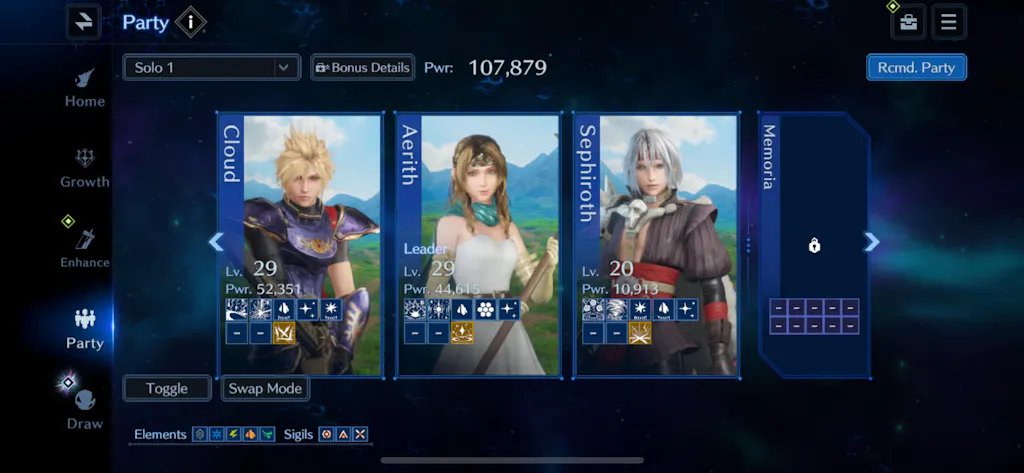1024x473 pixels.
Task: Activate Swap Mode
Action: tap(265, 388)
